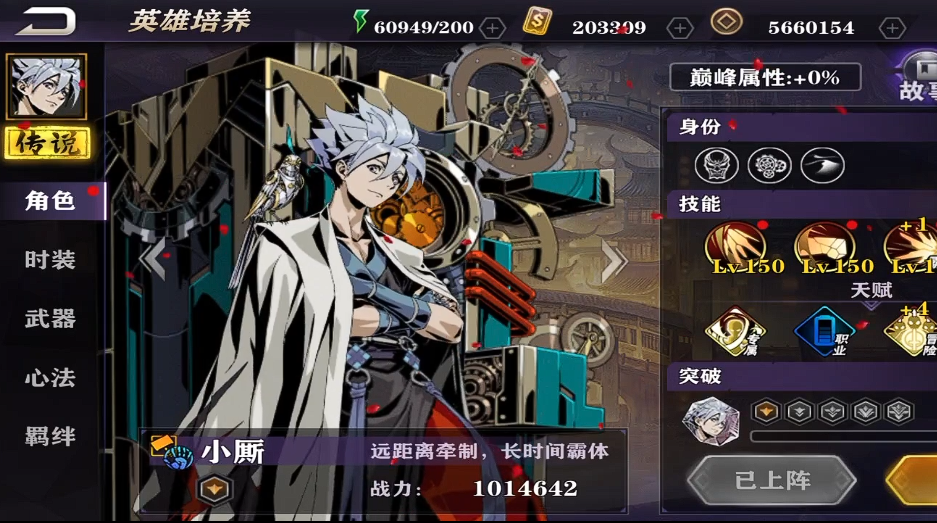Open the 心法 tab
937x523 pixels.
[50, 378]
